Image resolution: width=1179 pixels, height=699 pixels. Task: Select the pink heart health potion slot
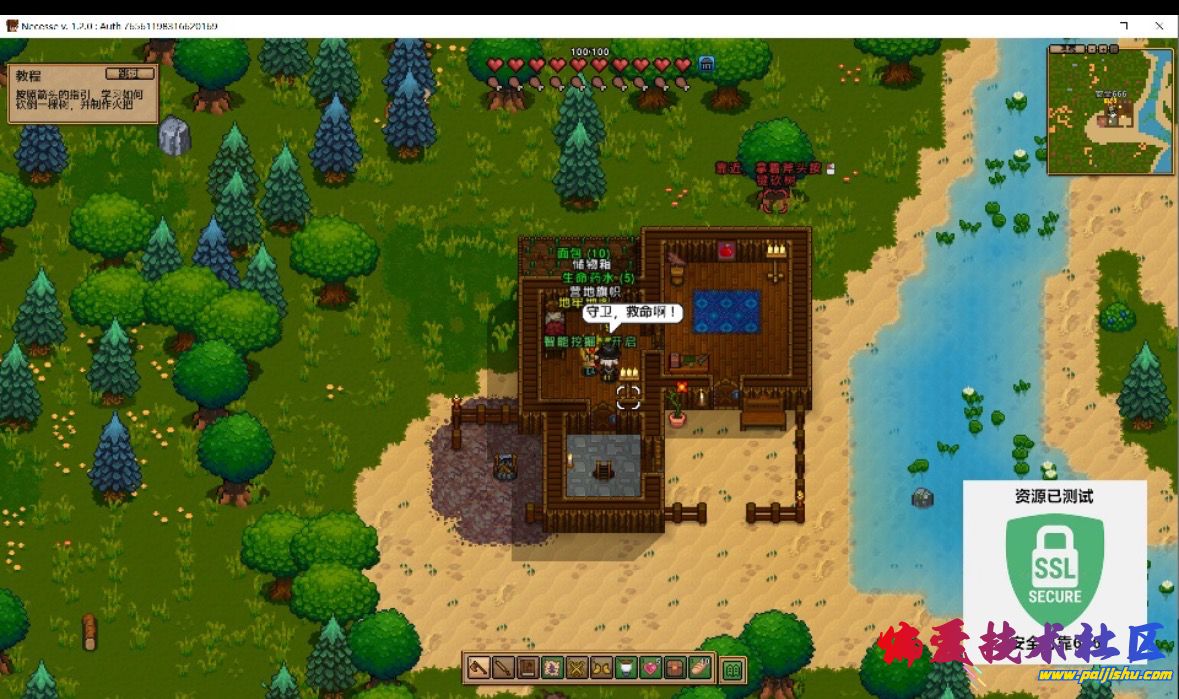pos(652,668)
